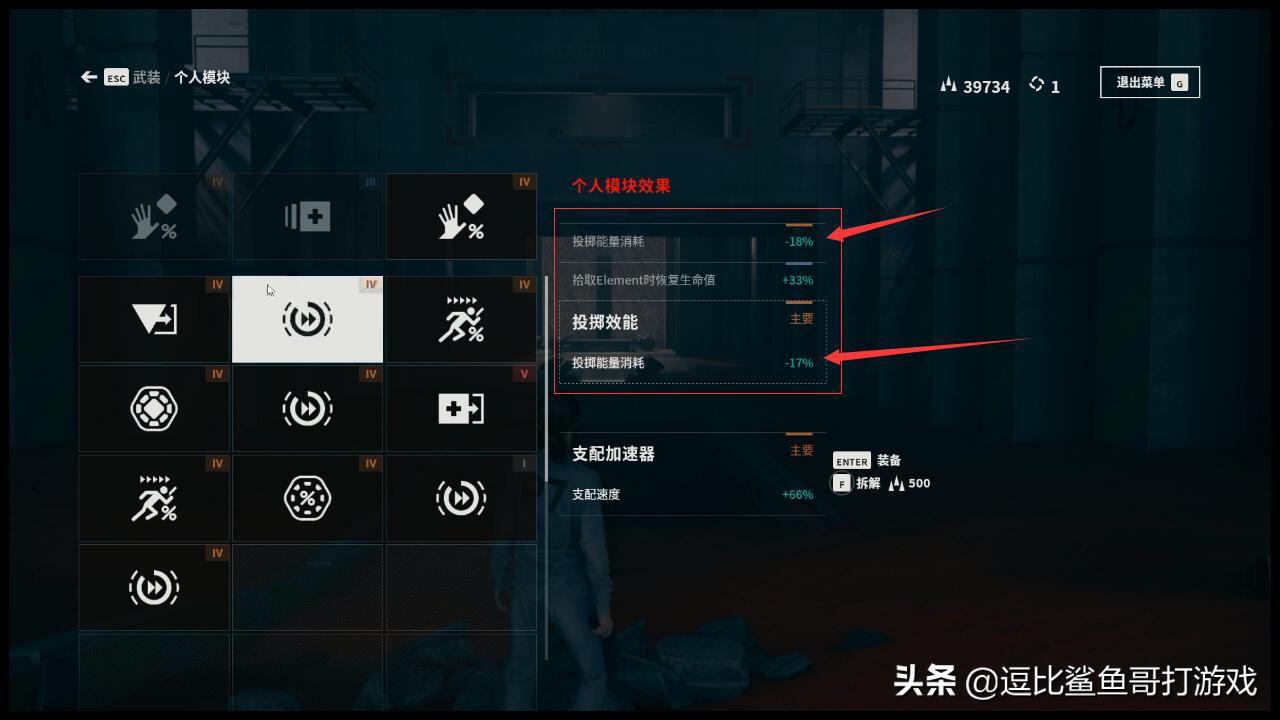Choose the hexagon percent module
The image size is (1280, 720).
307,498
